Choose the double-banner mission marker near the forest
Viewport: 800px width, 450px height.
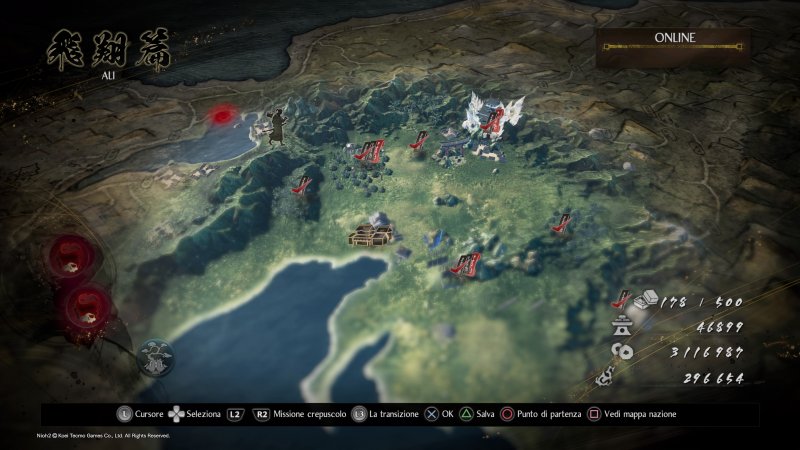(x=369, y=152)
